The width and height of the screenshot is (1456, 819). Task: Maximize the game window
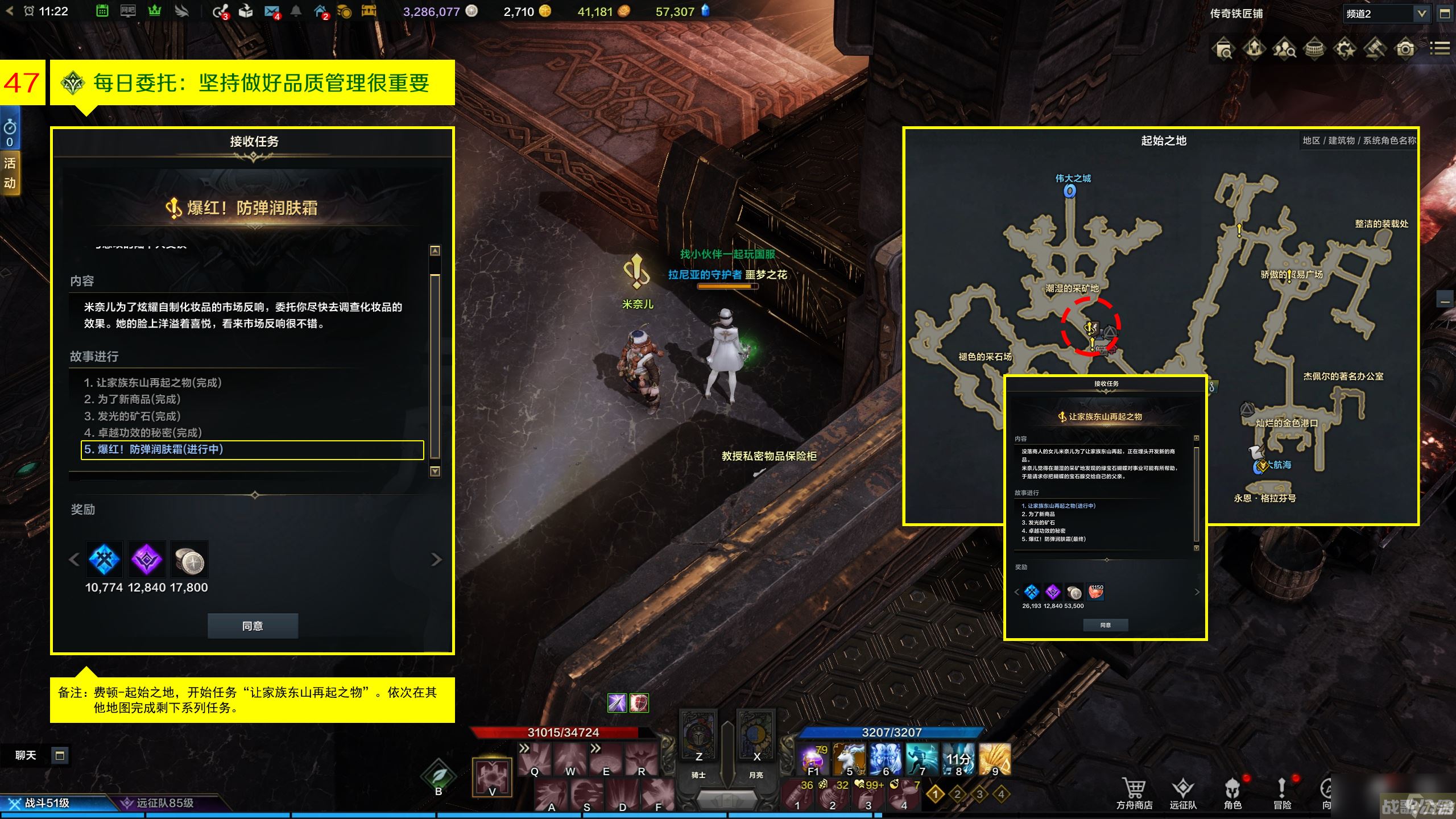click(x=1445, y=14)
